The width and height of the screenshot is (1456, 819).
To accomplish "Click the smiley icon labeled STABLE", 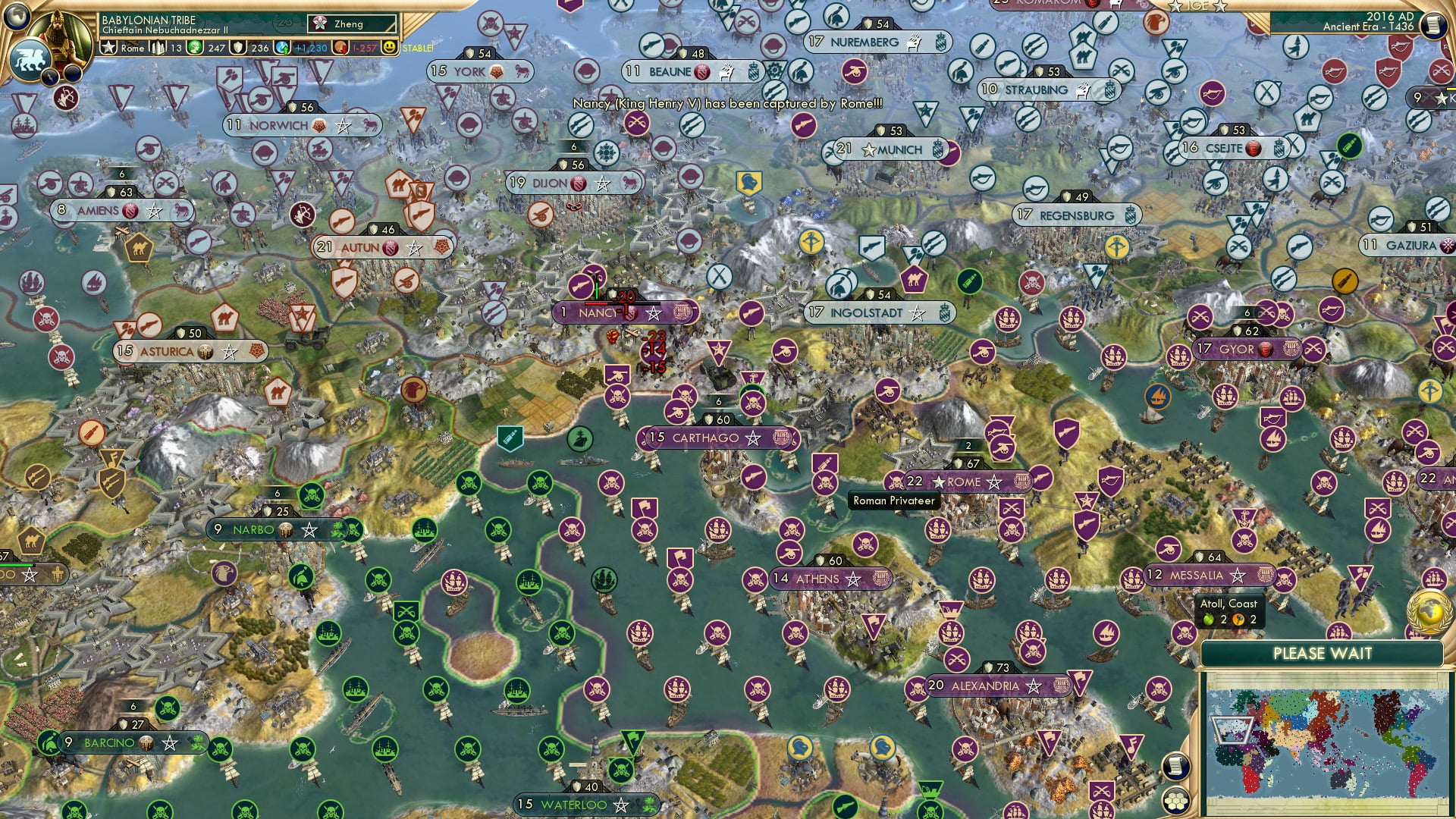I will click(x=389, y=47).
